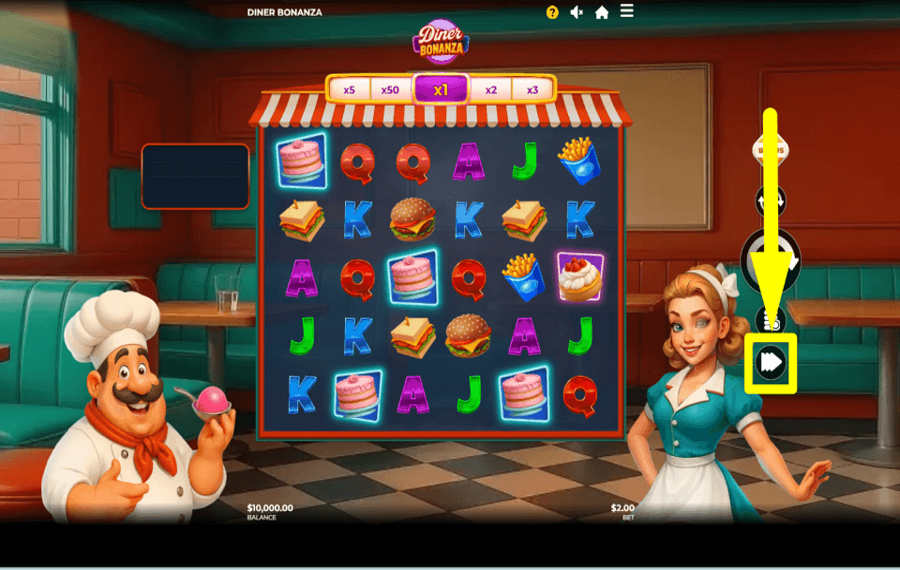
Task: Open the bet coins stack button
Action: (x=770, y=320)
